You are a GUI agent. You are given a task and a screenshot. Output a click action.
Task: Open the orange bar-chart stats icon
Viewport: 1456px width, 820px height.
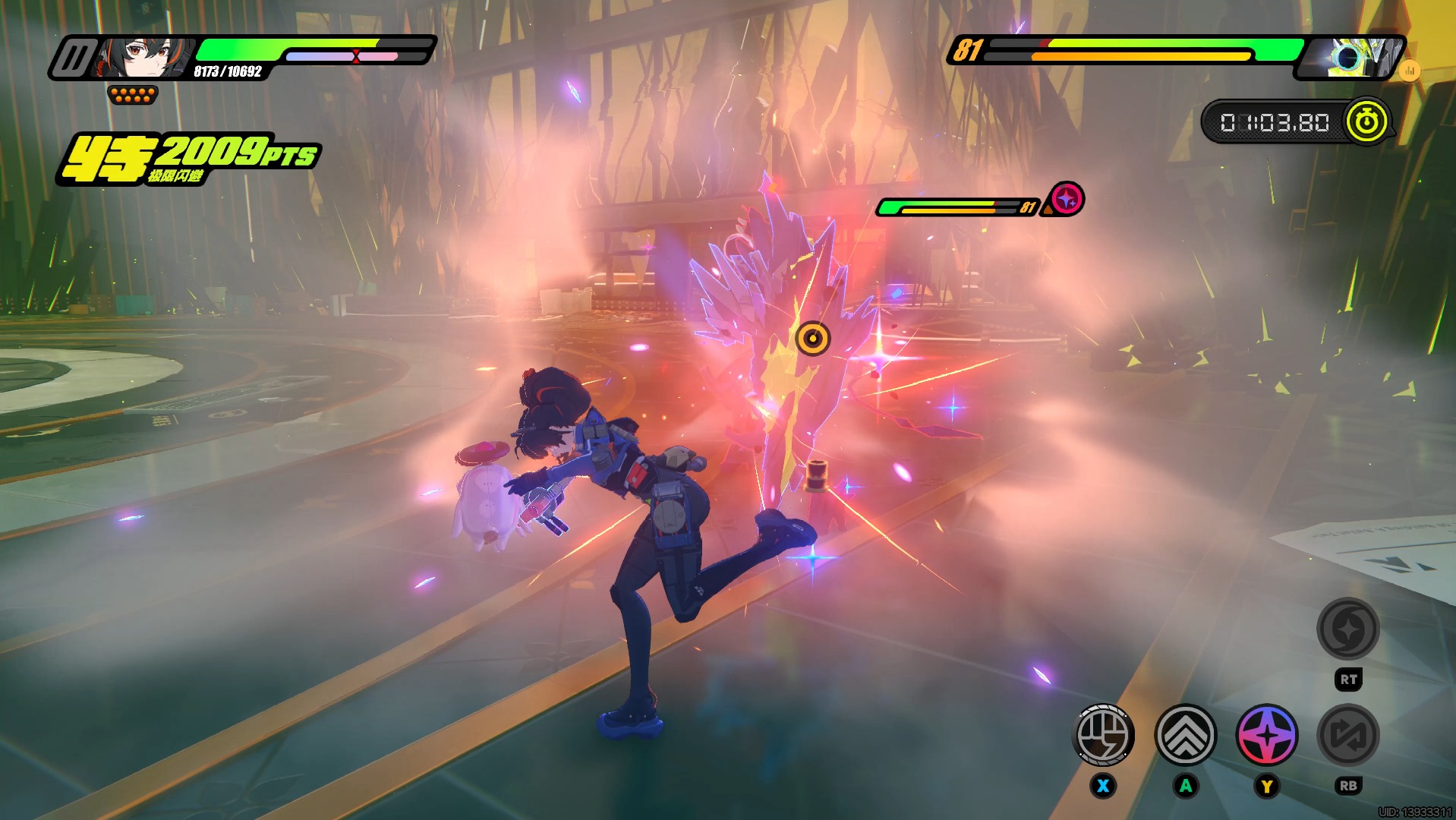(1410, 71)
